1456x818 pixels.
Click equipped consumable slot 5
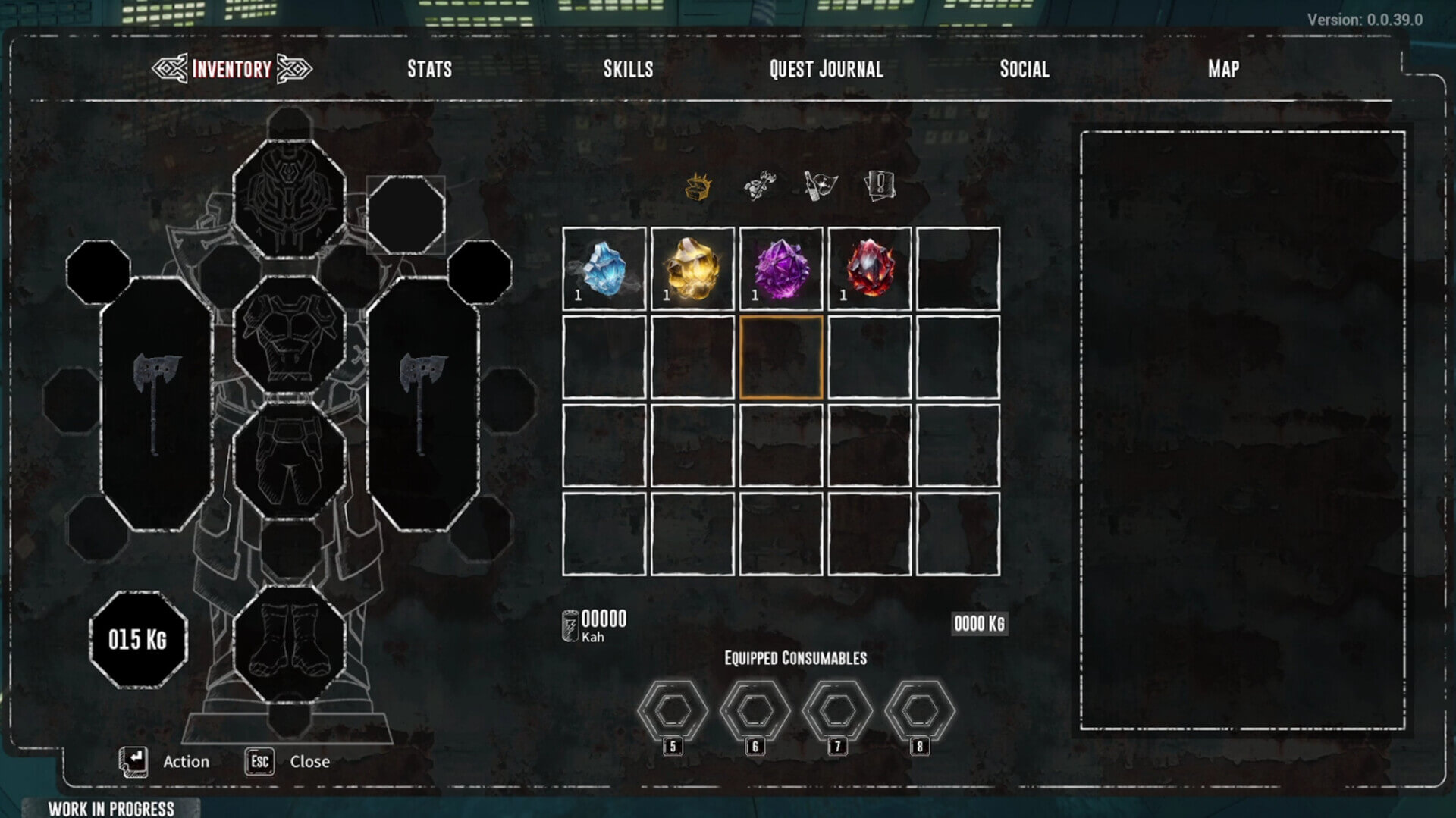[671, 709]
